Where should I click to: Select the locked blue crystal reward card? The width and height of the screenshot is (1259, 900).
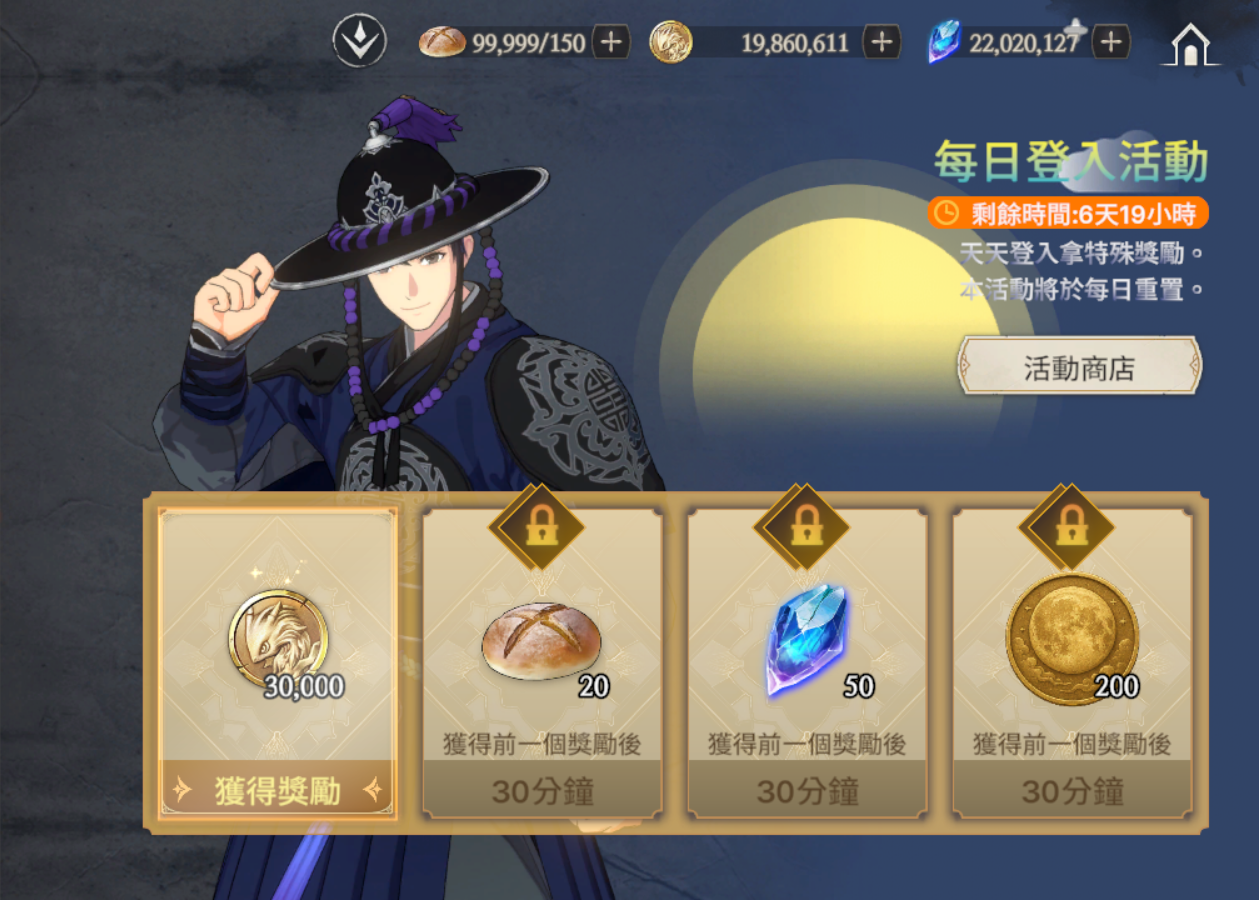pyautogui.click(x=807, y=660)
